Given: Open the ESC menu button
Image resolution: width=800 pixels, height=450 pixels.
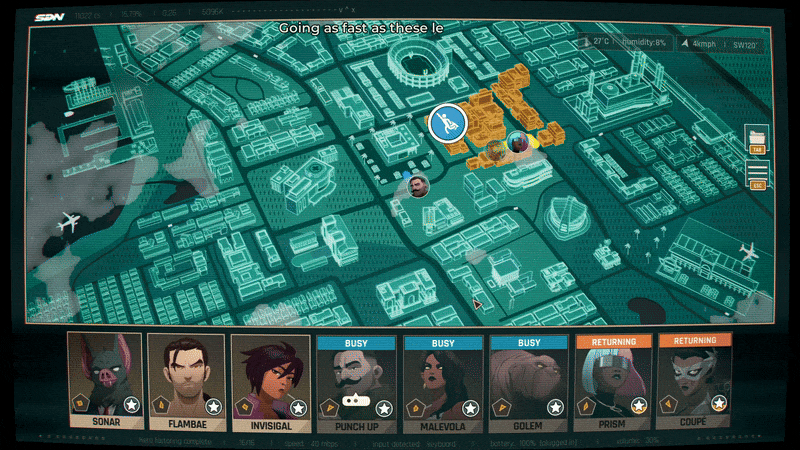Looking at the screenshot, I should 757,175.
